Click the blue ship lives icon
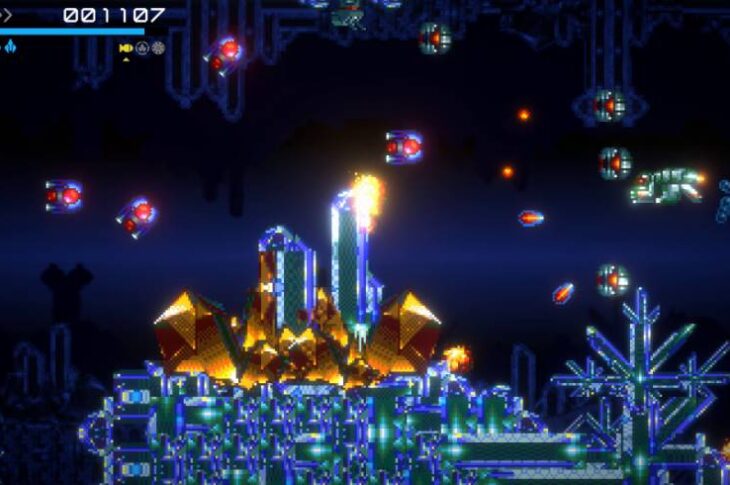Screen dimensions: 730x485 [9, 46]
